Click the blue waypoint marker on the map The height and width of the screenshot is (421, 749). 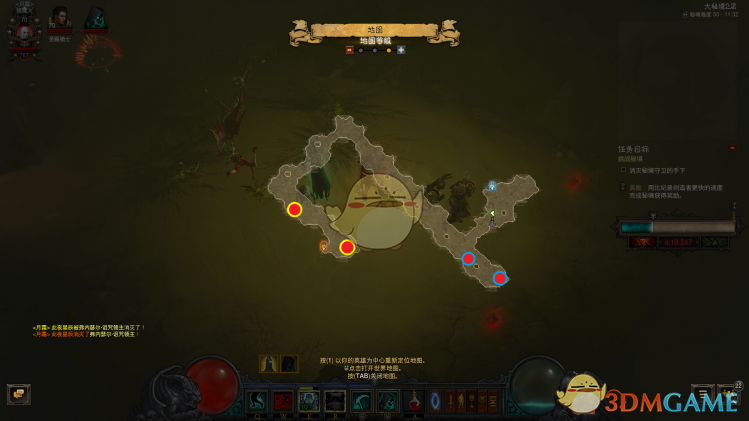tap(491, 186)
